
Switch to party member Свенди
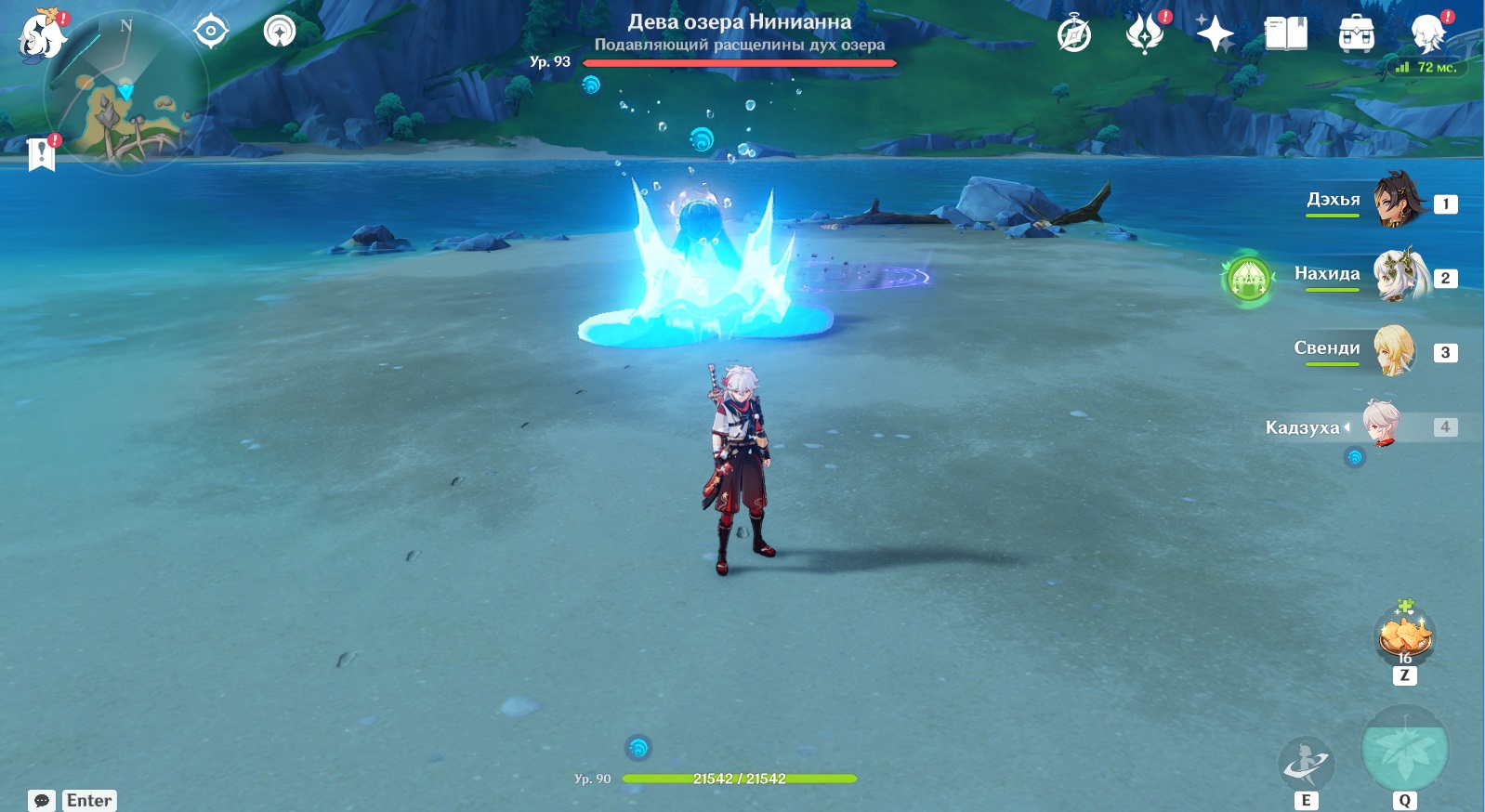1394,350
